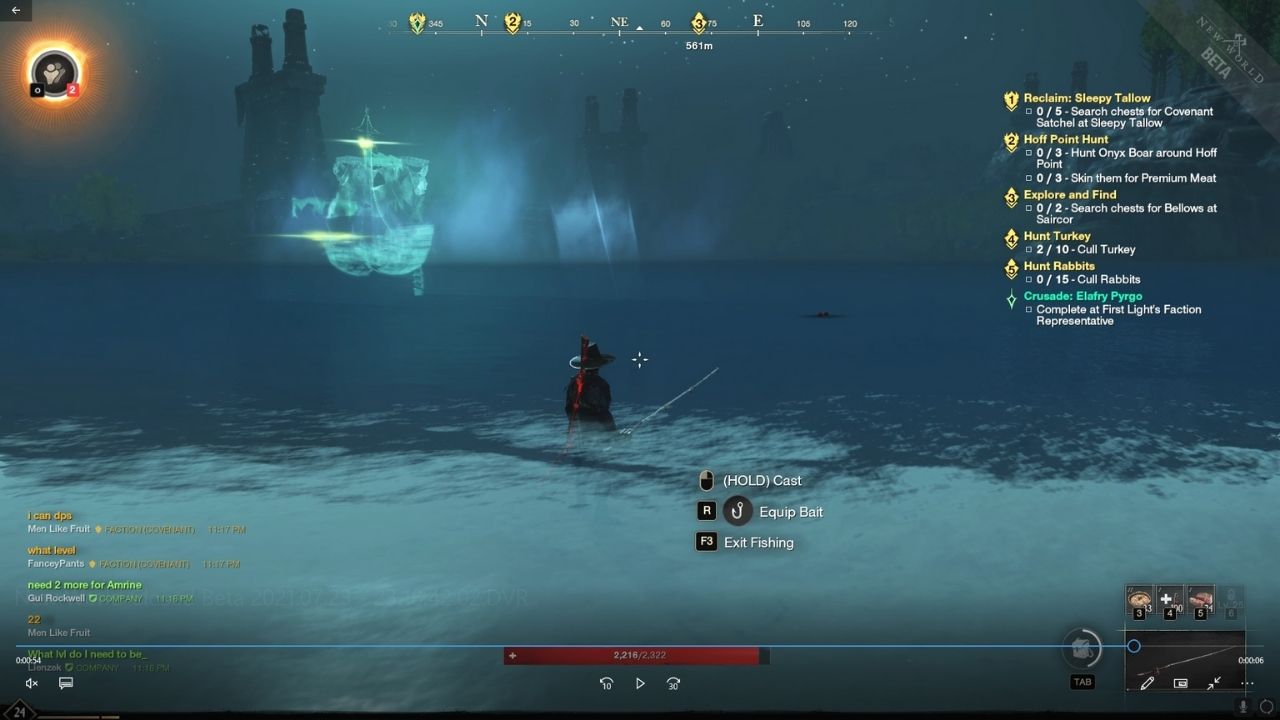Open the Hoff Point Hunt quest entry
This screenshot has width=1280, height=720.
click(x=1065, y=139)
